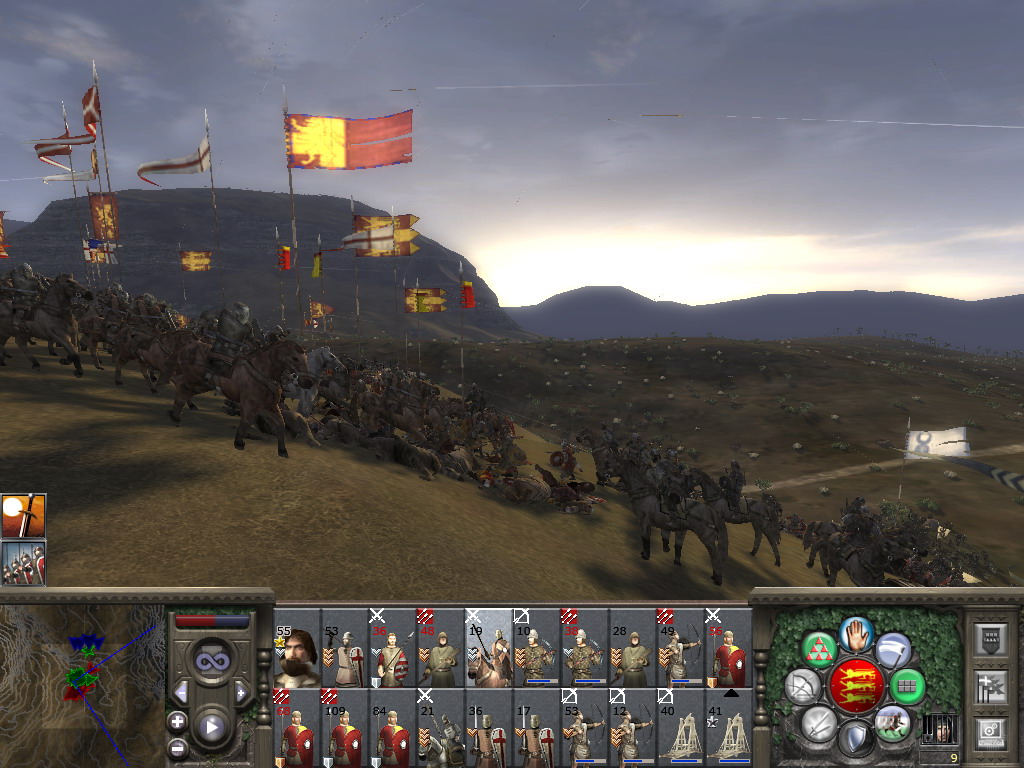Viewport: 1024px width, 768px height.
Task: Select the general's unit card
Action: [297, 648]
